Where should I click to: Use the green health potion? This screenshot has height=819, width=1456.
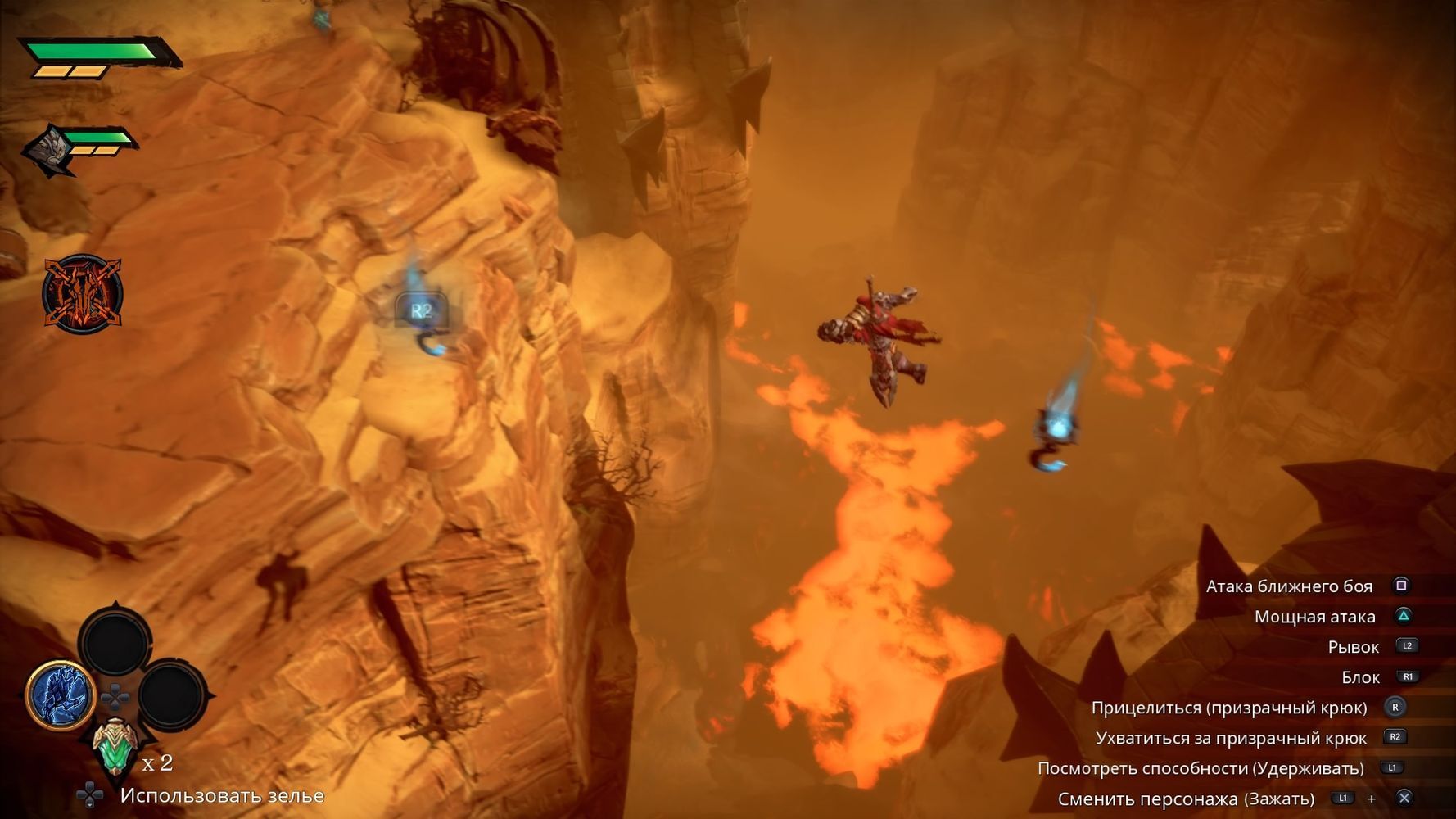[x=114, y=747]
